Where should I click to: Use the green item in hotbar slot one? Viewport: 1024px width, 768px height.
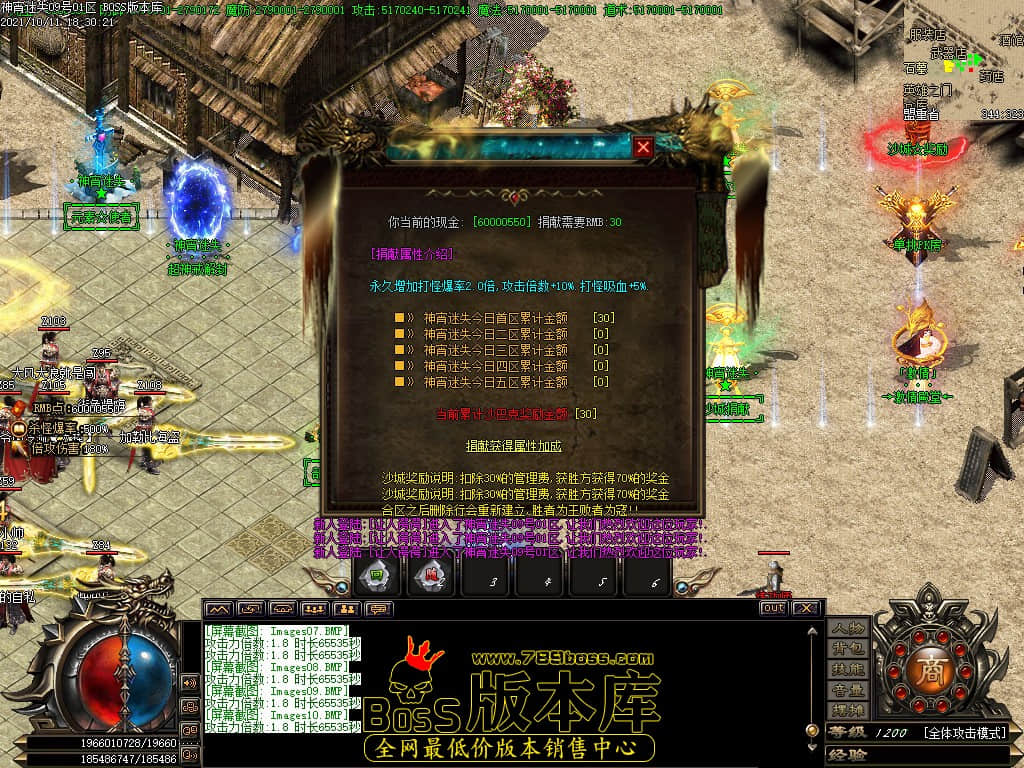tap(379, 577)
